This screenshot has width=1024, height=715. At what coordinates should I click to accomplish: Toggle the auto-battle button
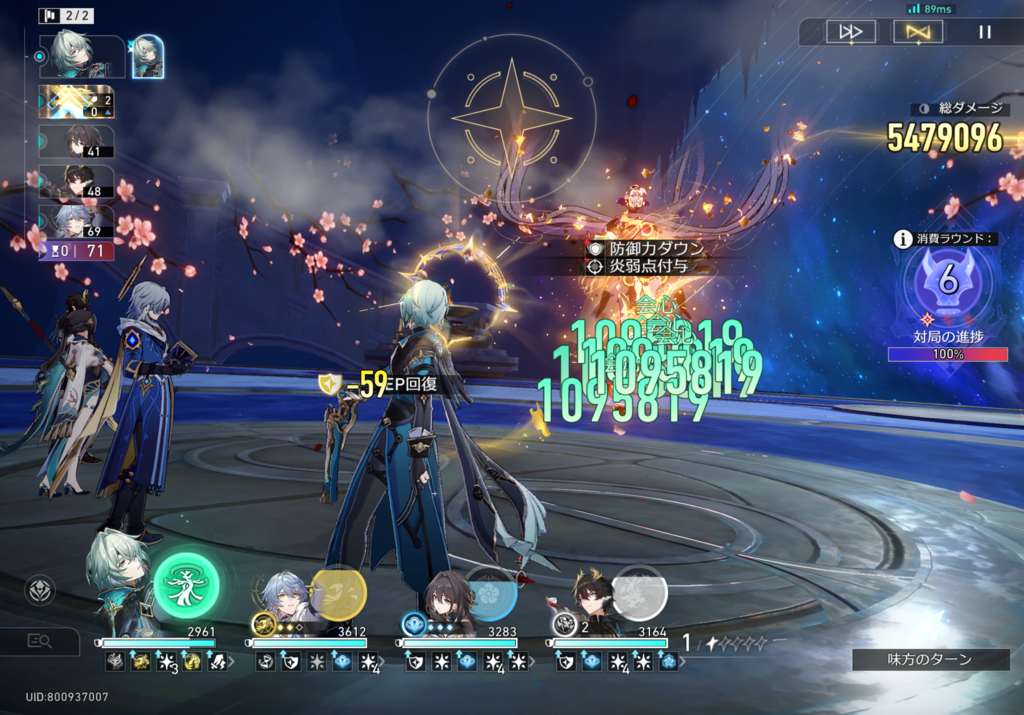click(917, 32)
